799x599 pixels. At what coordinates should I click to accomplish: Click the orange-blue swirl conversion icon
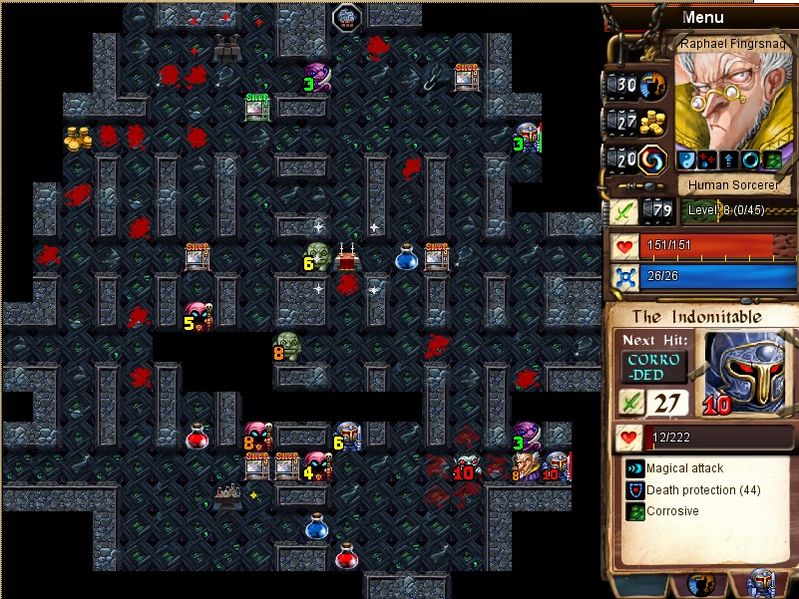(653, 159)
